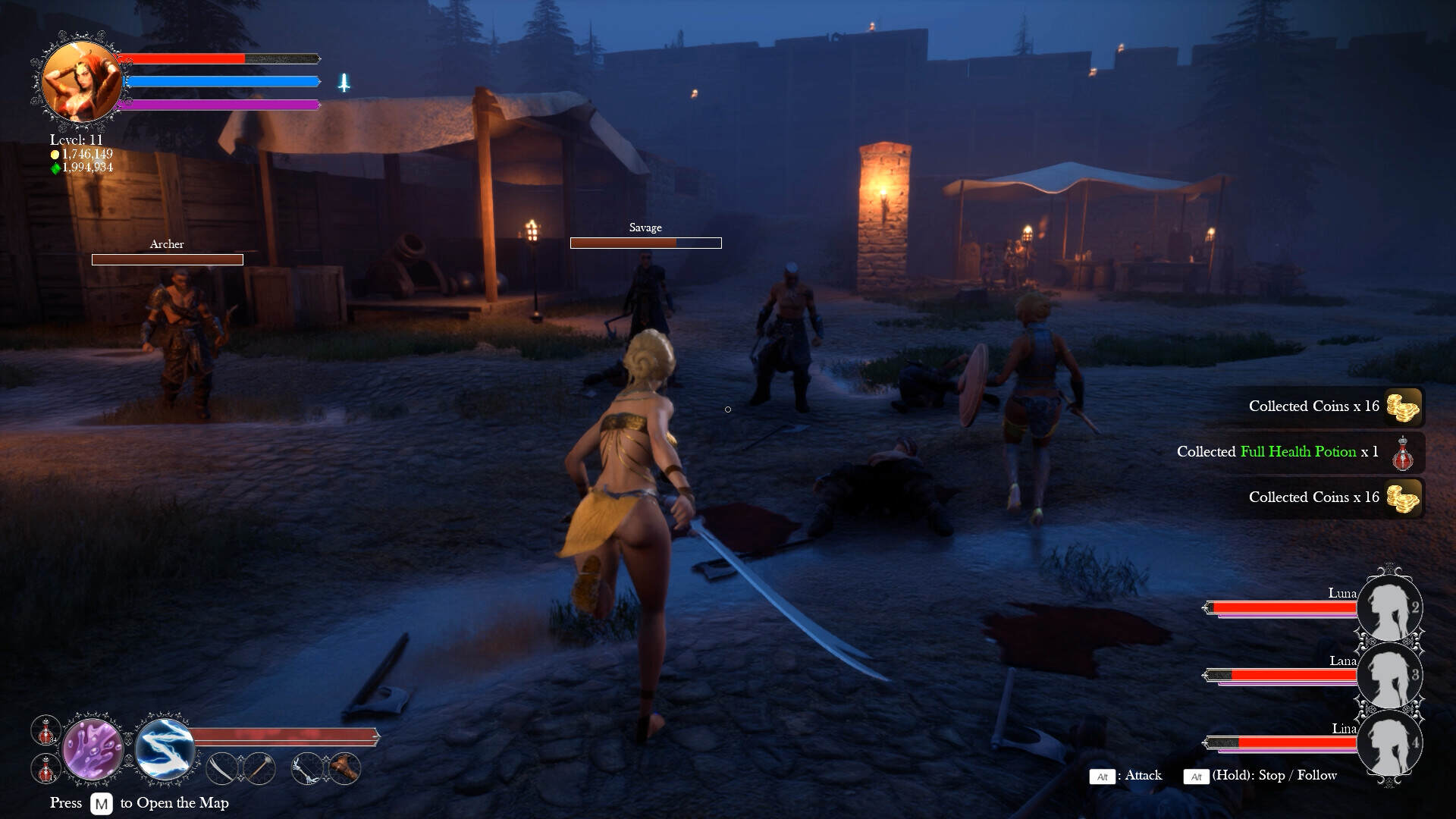Use the health potion with count 19
The image size is (1456, 819).
coord(45,768)
